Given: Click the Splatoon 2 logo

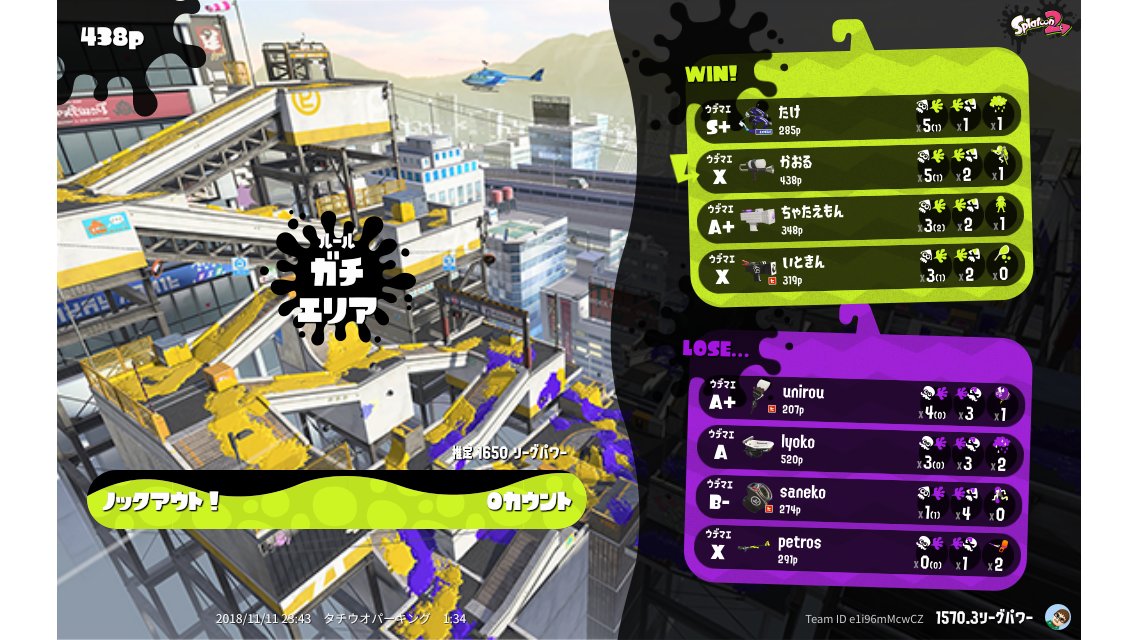Looking at the screenshot, I should (x=1041, y=24).
